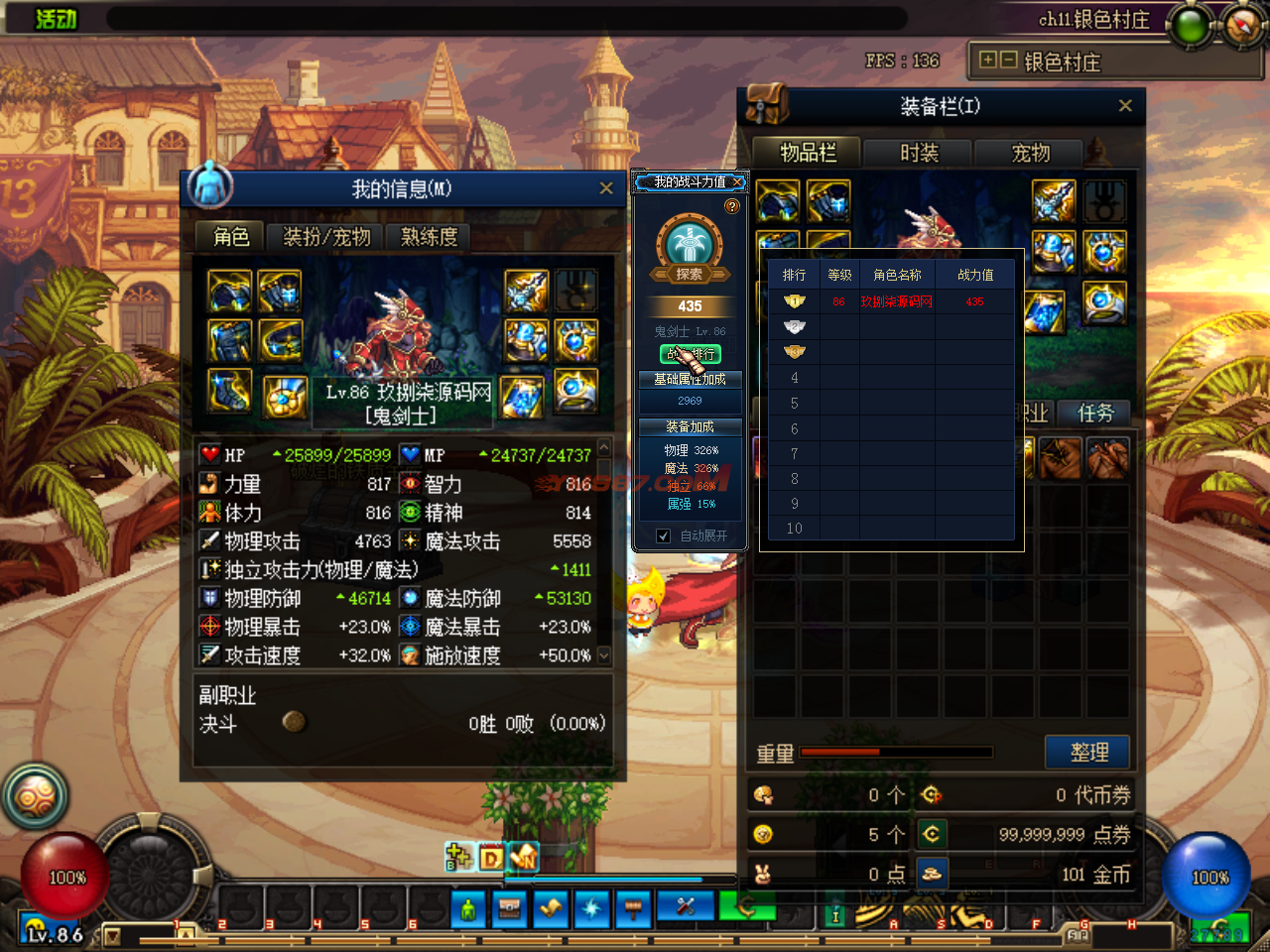Close the 装备栏 inventory window
The image size is (1270, 952).
1125,106
